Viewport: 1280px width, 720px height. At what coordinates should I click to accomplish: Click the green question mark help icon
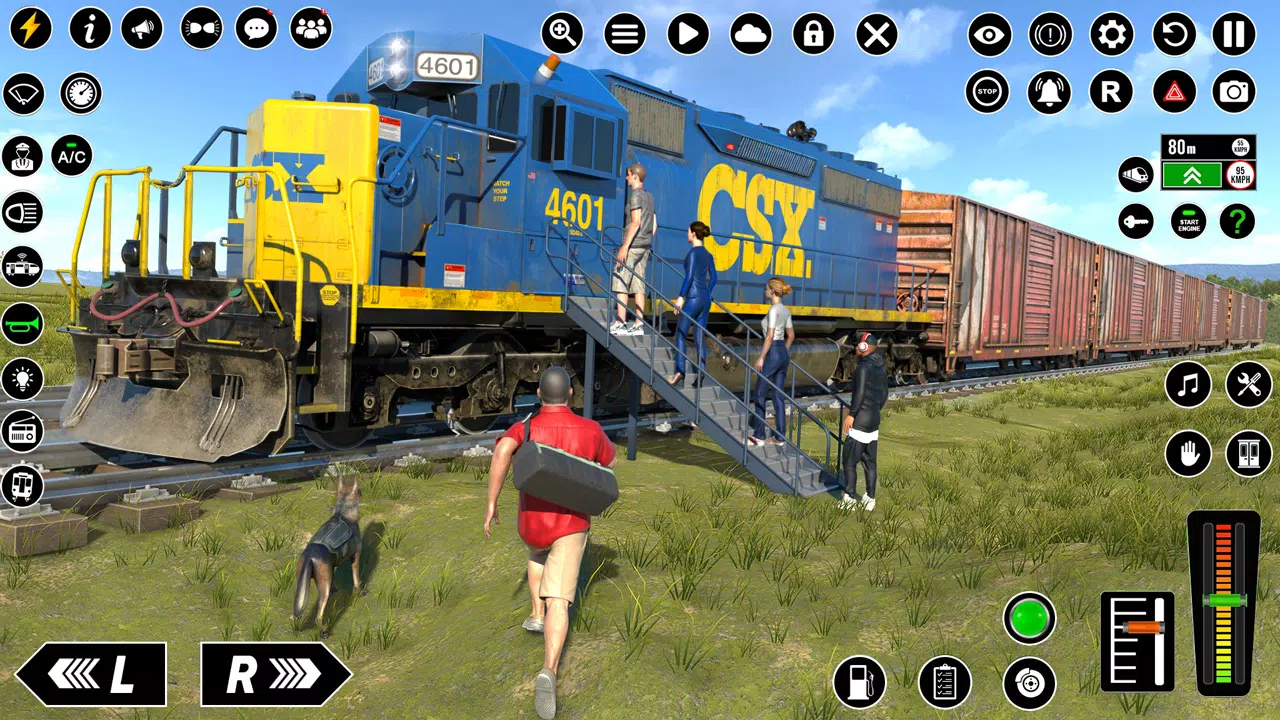[x=1237, y=221]
